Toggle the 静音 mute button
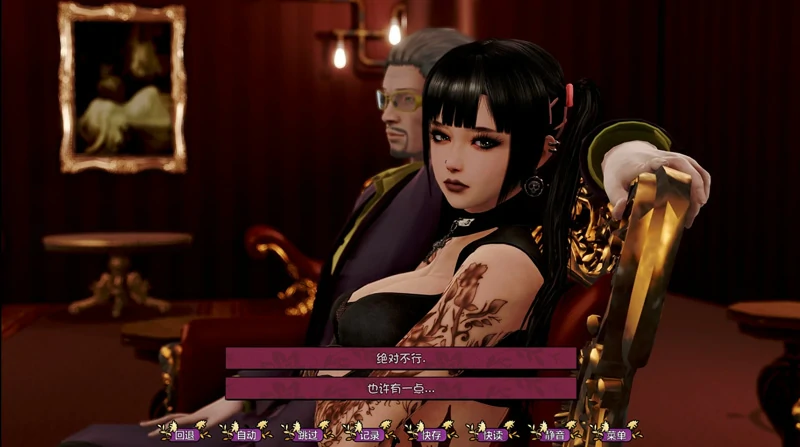 [x=555, y=434]
